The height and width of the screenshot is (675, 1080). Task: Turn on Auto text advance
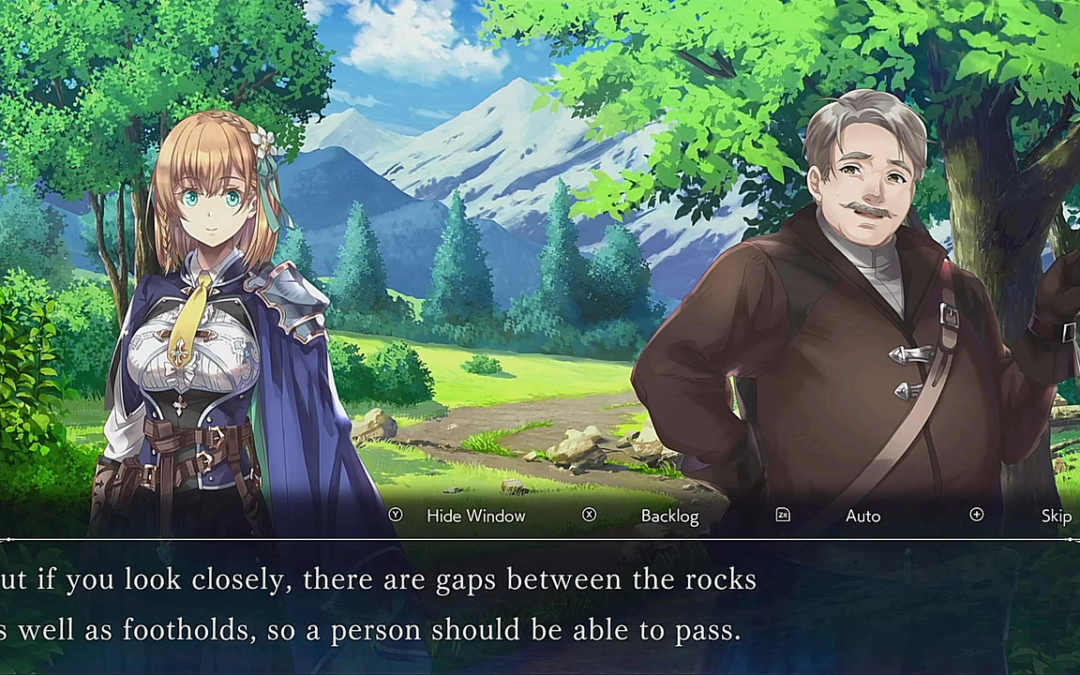point(862,516)
